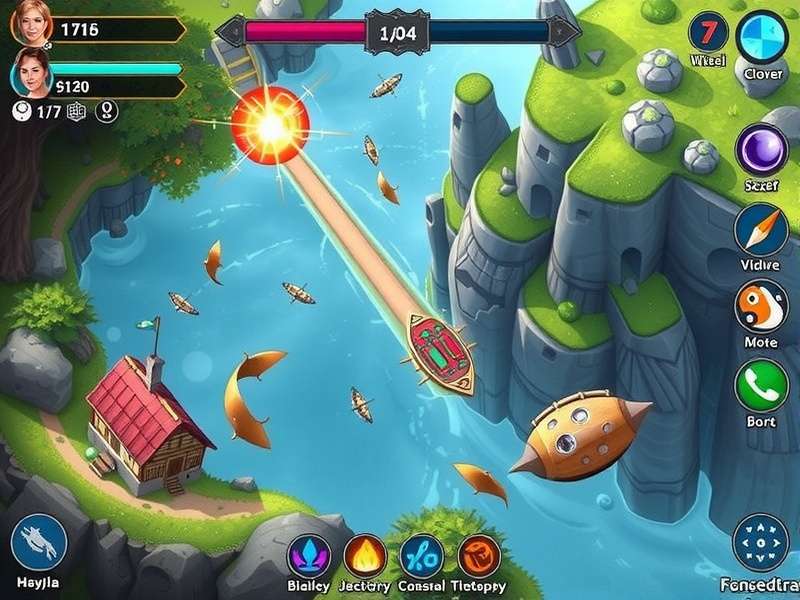The height and width of the screenshot is (600, 800).
Task: Click the green phone Bort button
Action: pyautogui.click(x=762, y=386)
